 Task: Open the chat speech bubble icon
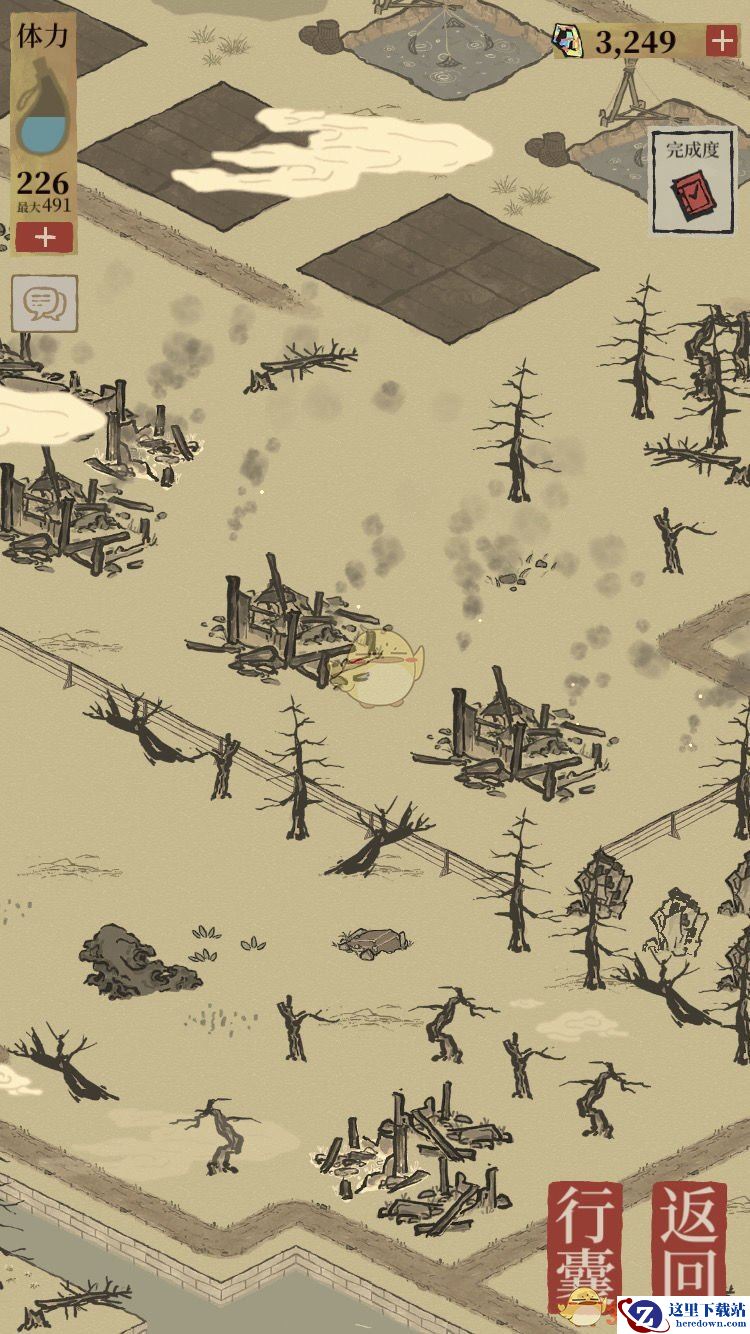click(44, 304)
